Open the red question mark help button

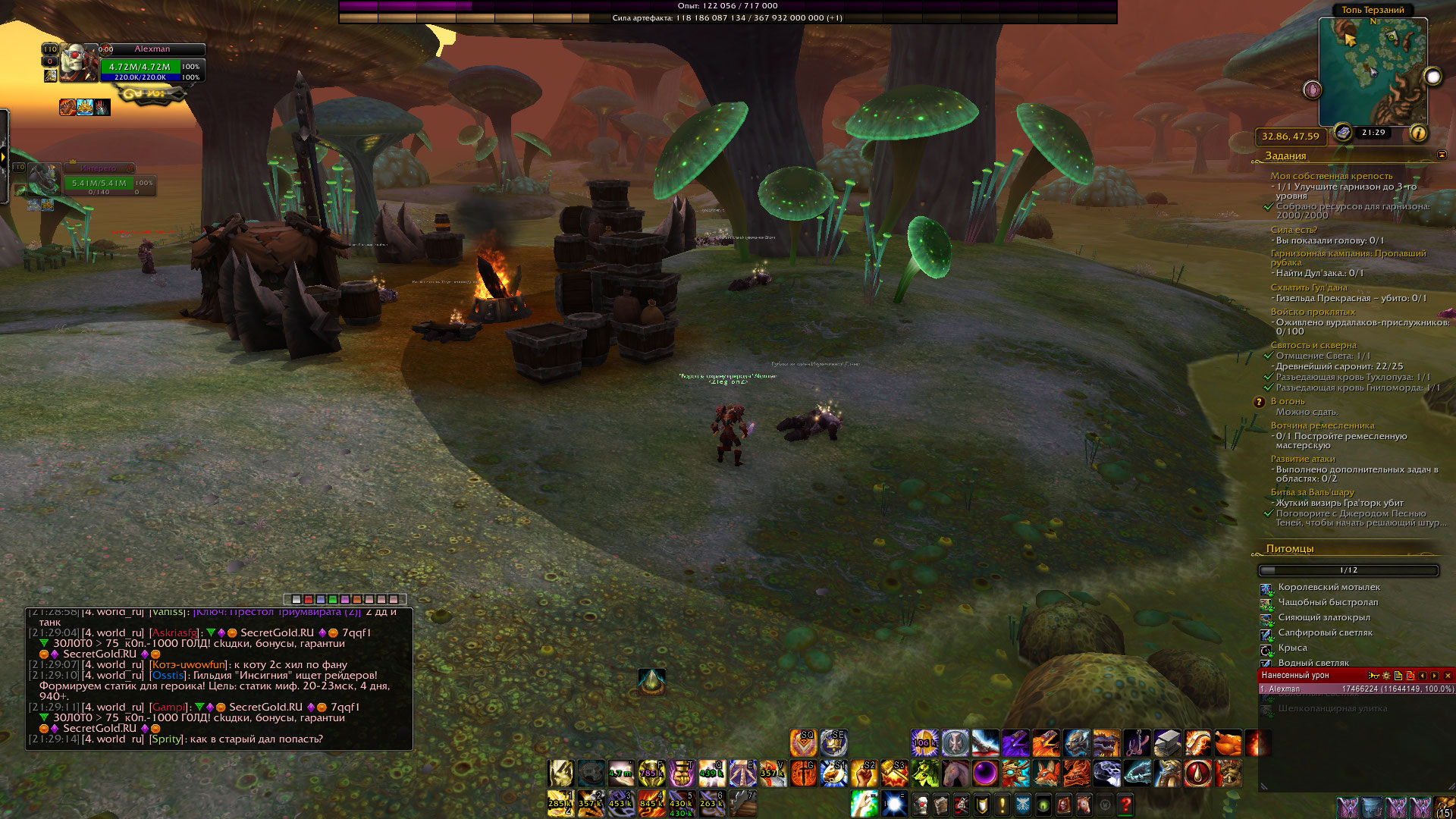click(1125, 805)
